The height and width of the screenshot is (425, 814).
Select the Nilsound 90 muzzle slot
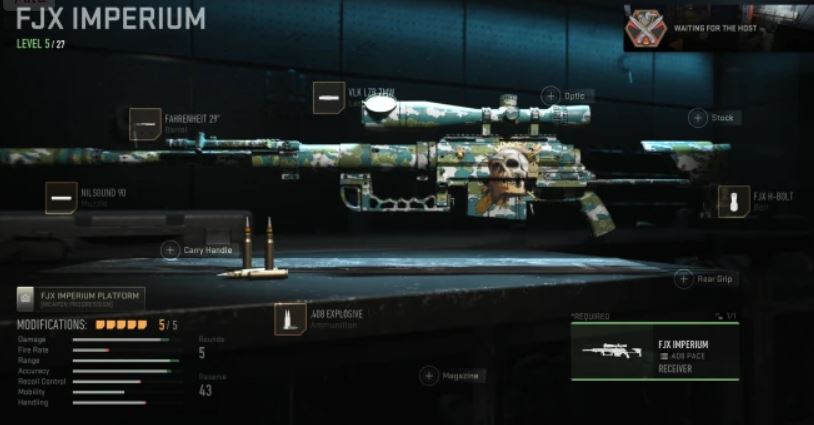pos(61,197)
